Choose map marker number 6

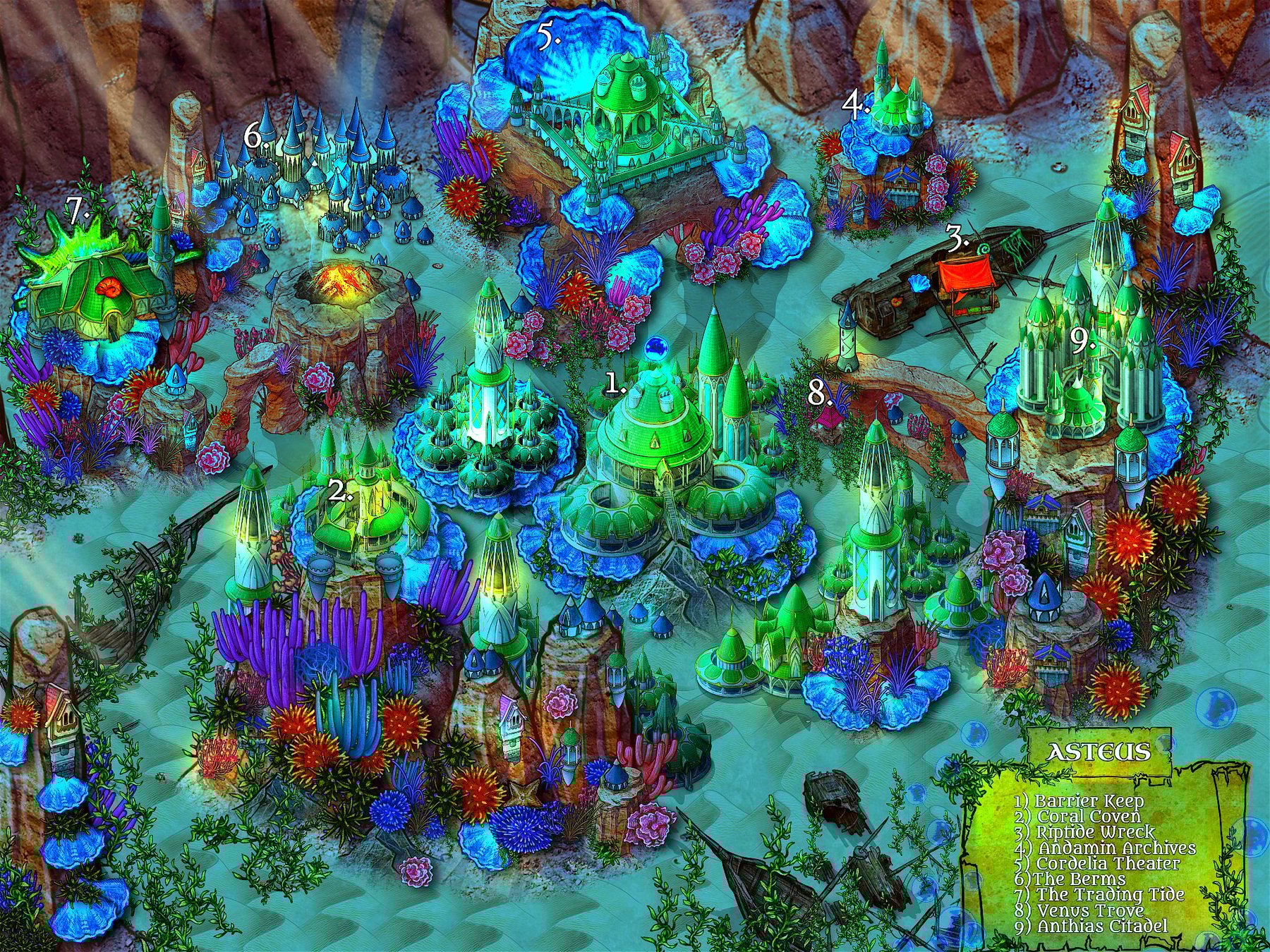pos(255,137)
